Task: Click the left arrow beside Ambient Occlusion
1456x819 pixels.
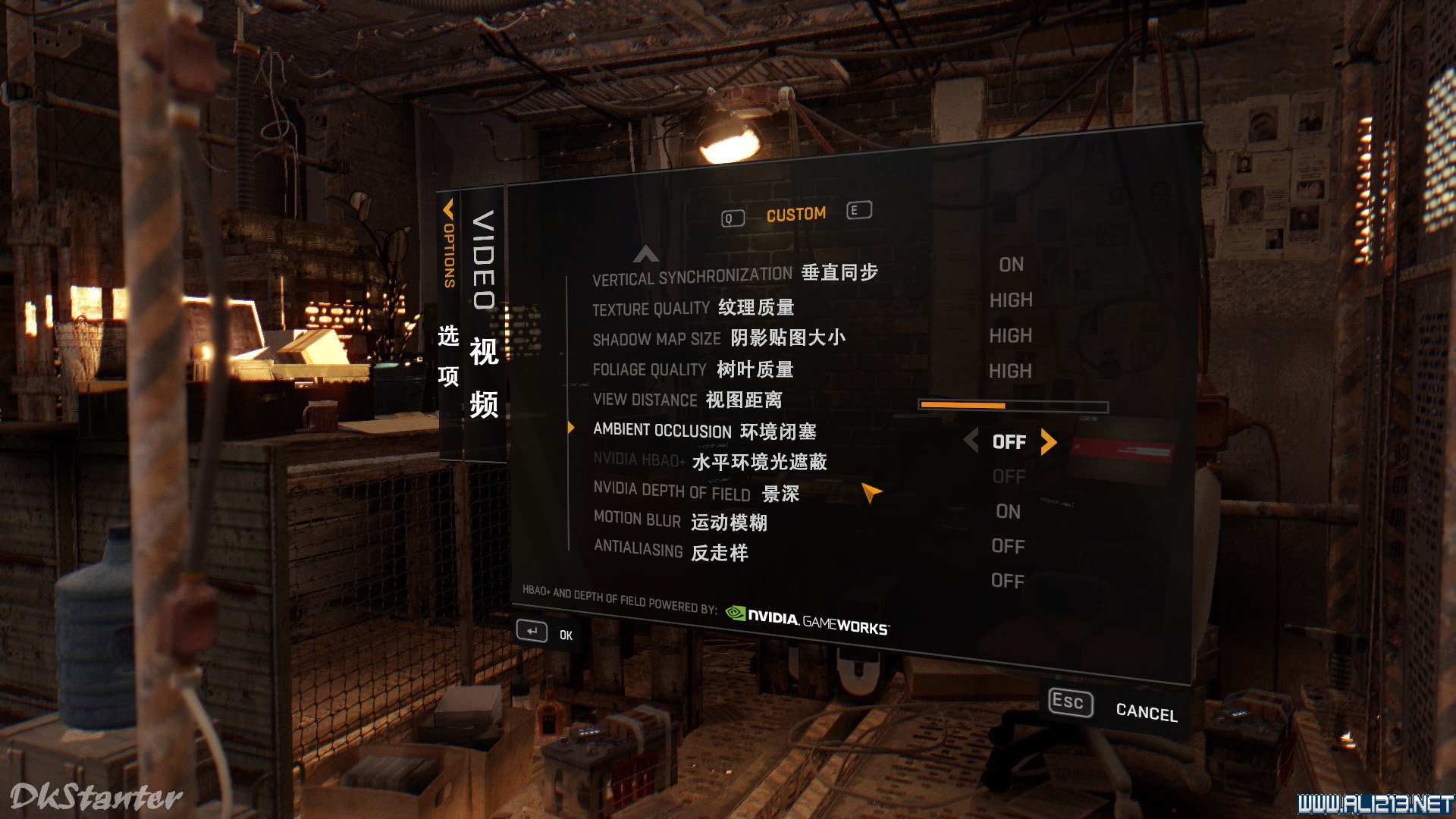Action: (971, 440)
